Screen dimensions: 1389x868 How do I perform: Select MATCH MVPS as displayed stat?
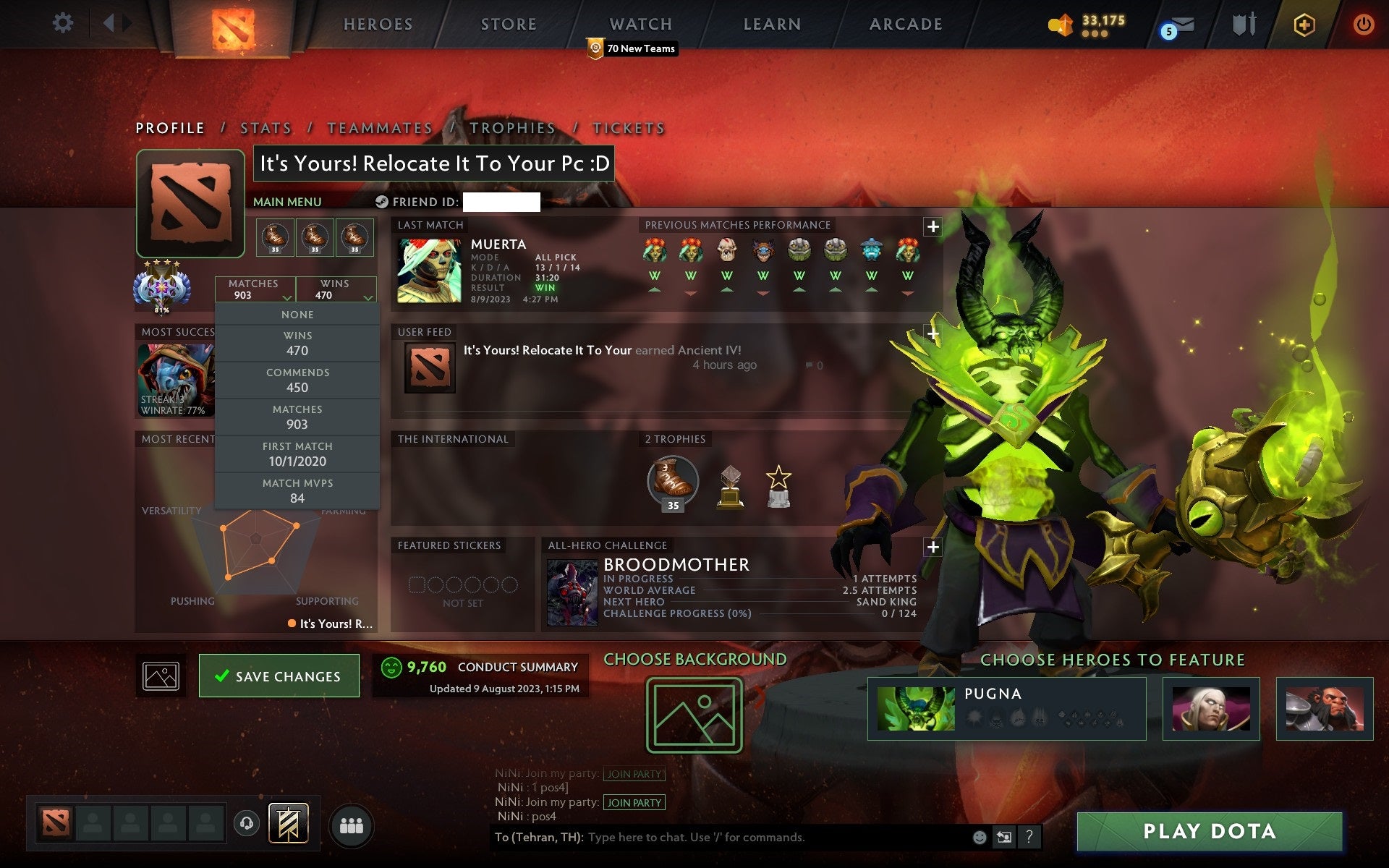click(x=297, y=490)
